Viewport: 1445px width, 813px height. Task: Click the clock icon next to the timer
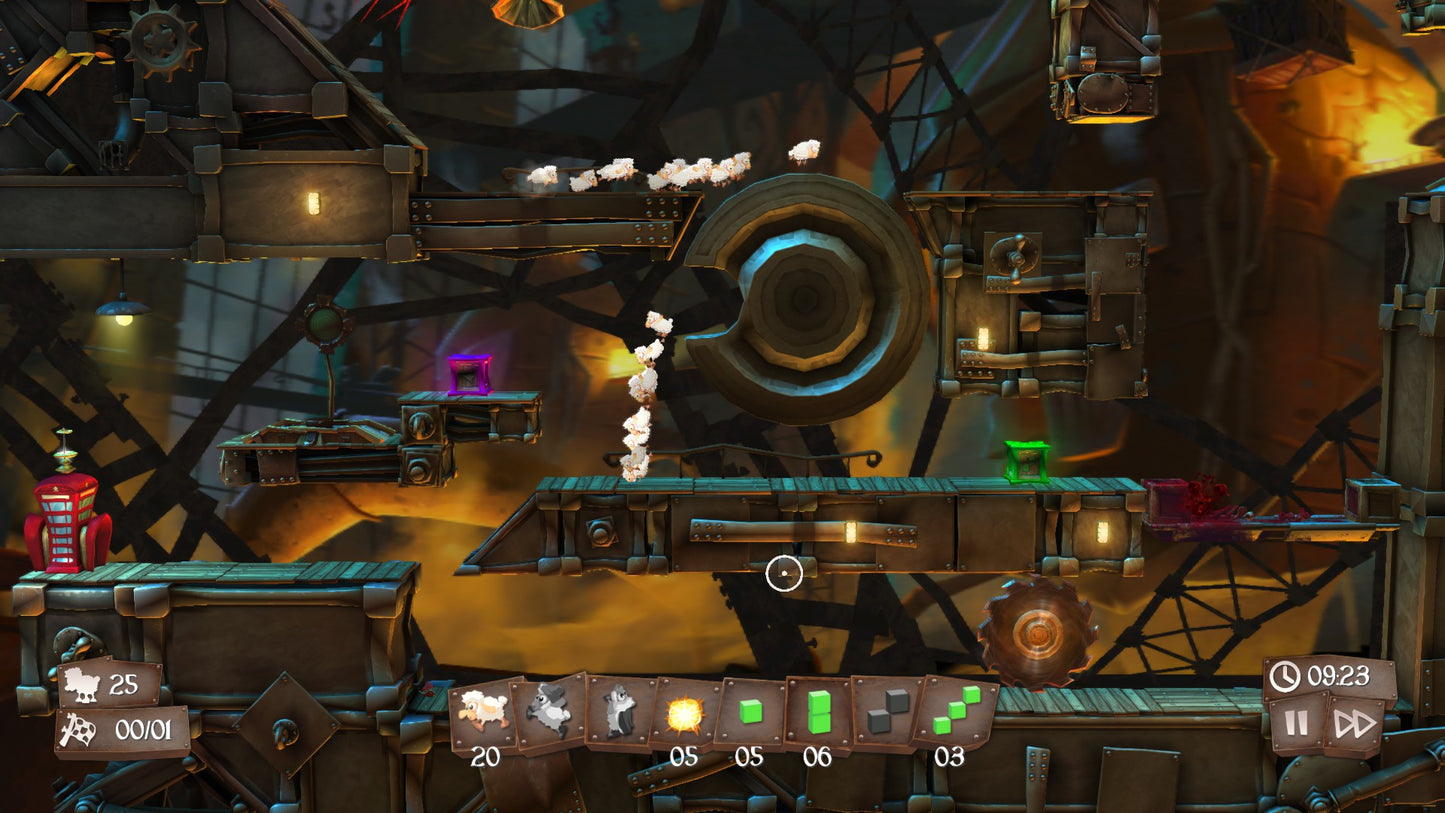[1286, 677]
